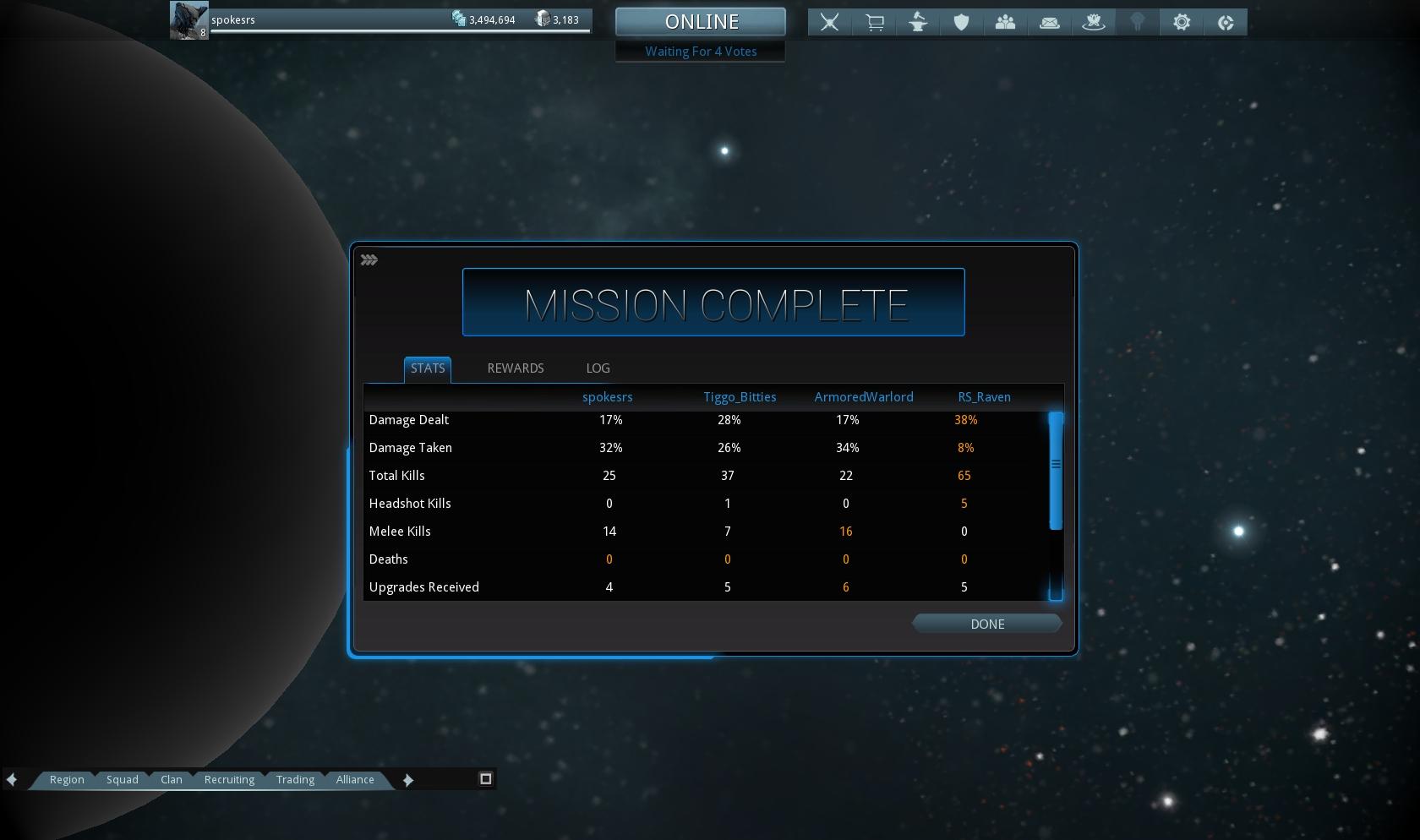Confirm the results with the DONE button

(986, 624)
